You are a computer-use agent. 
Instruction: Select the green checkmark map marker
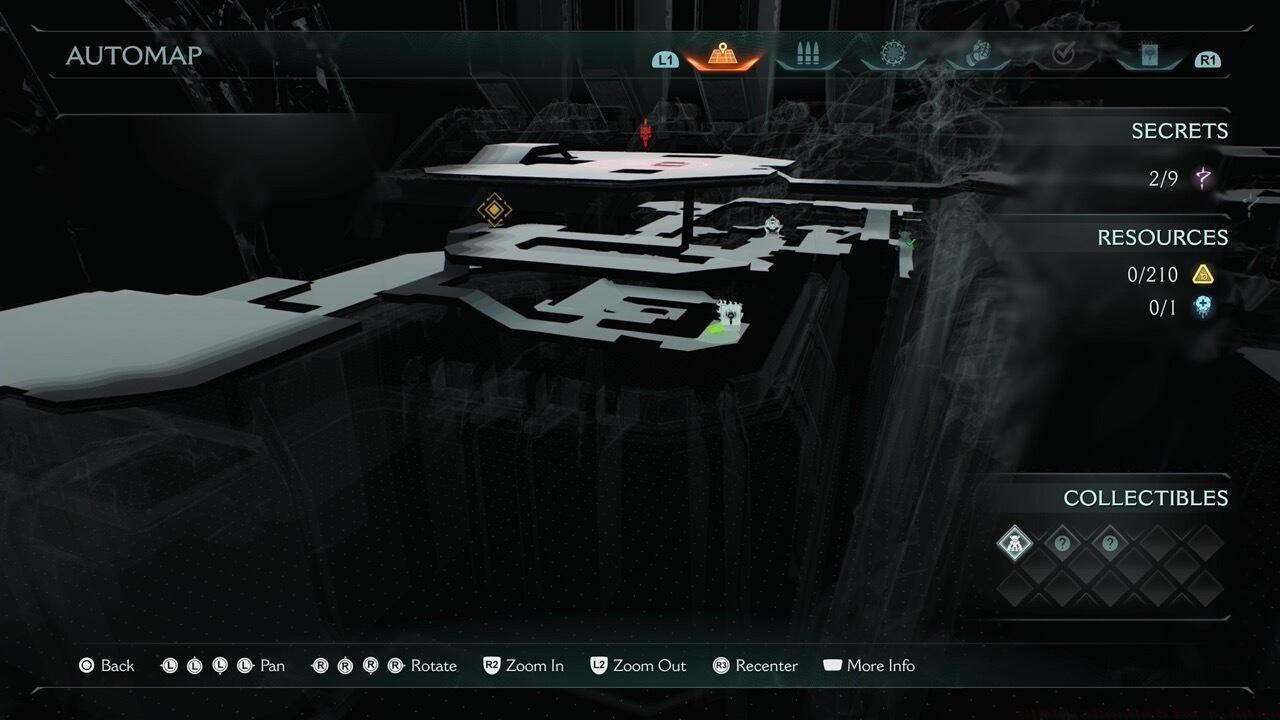coord(908,240)
